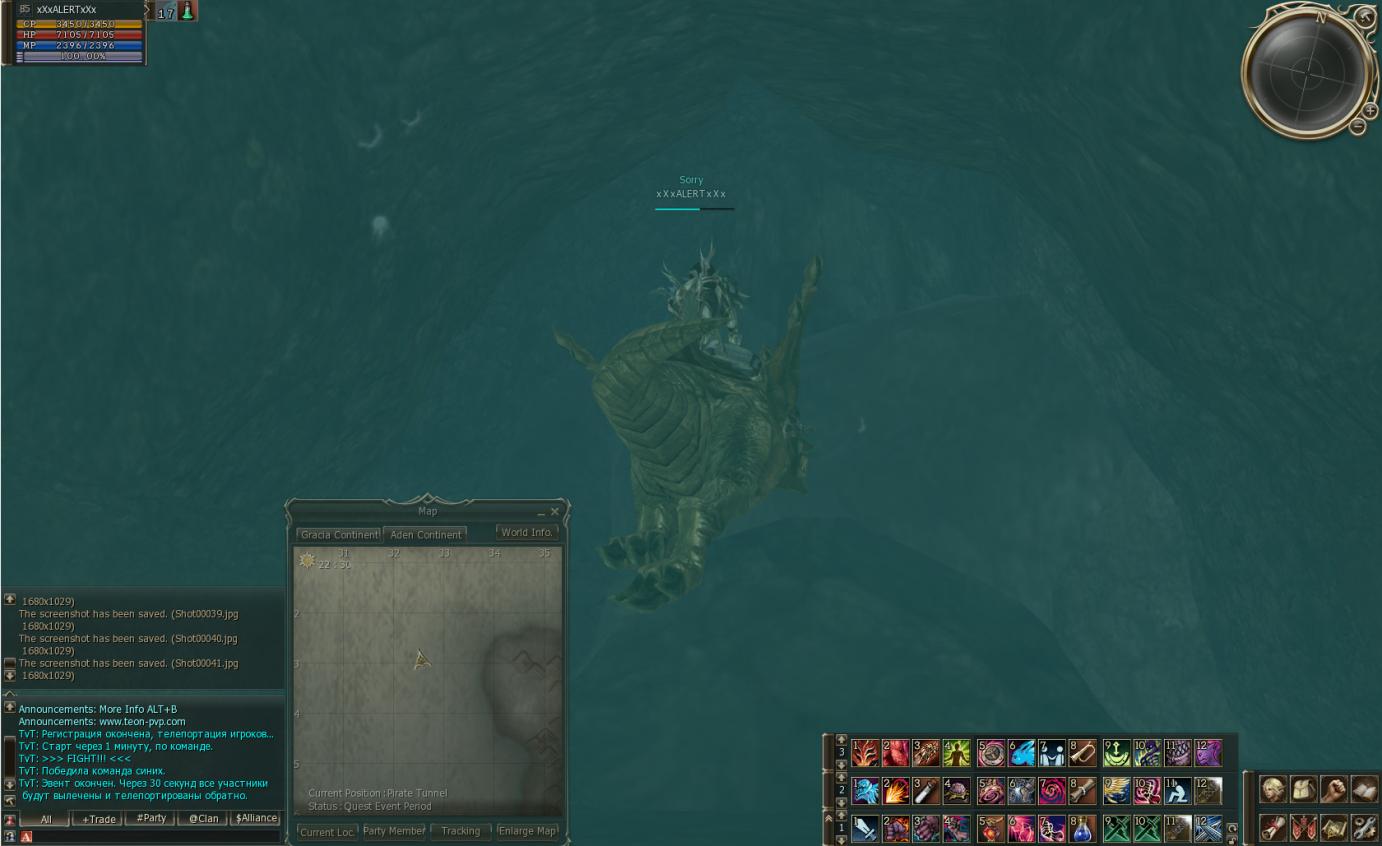Image resolution: width=1382 pixels, height=846 pixels.
Task: Click the Tracking button
Action: pyautogui.click(x=460, y=831)
